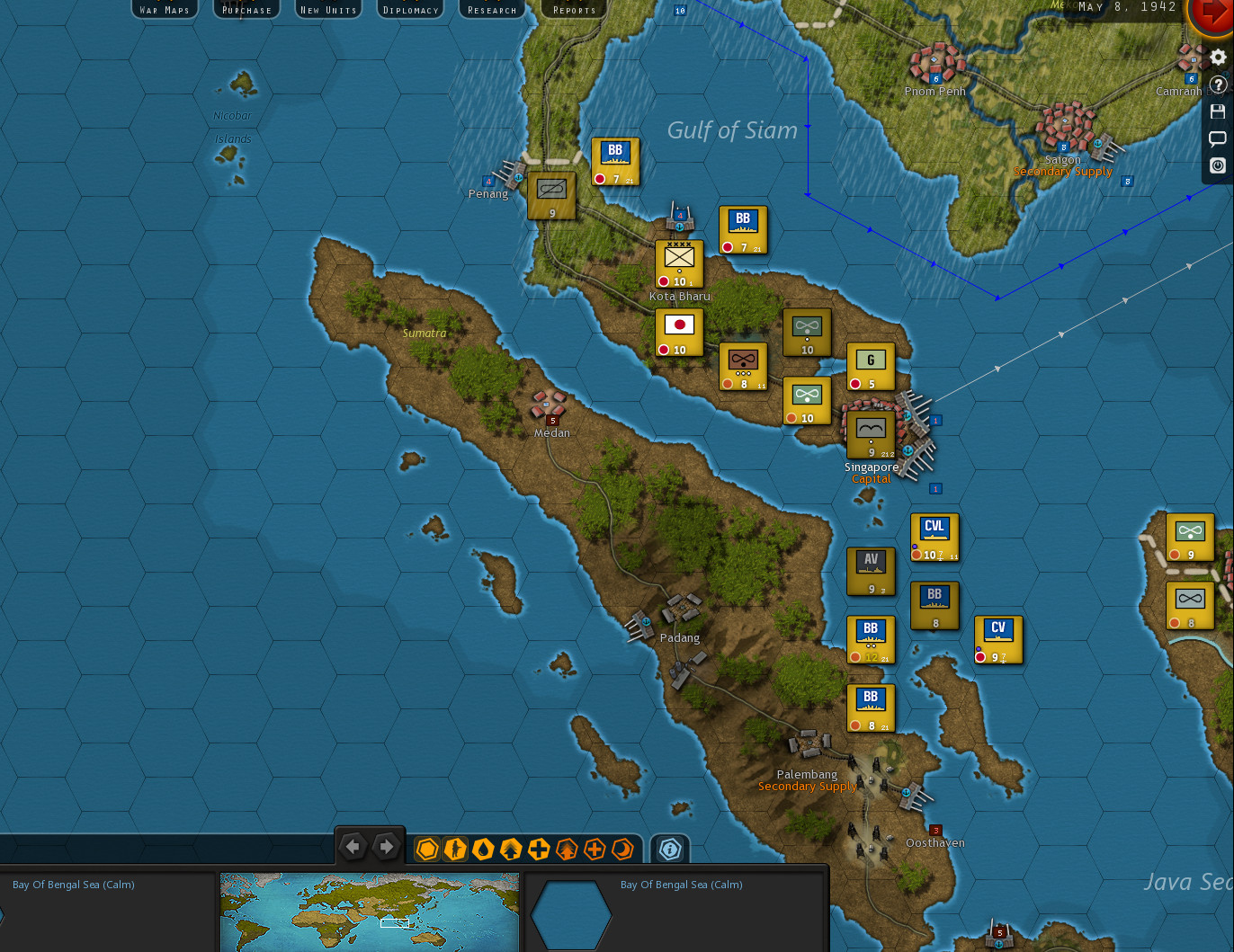Go to next unit with right arrow

coord(386,846)
